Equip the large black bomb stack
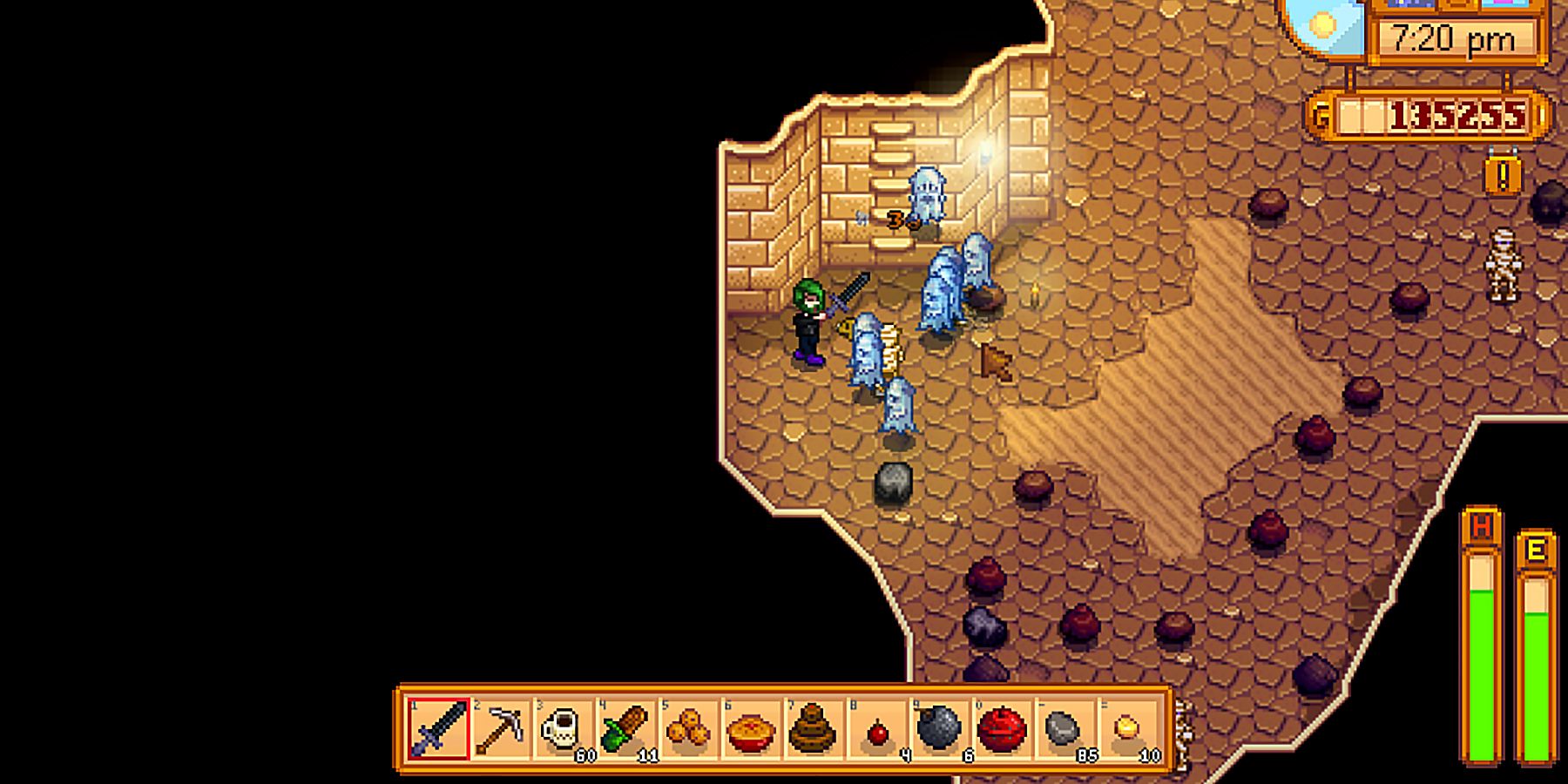The height and width of the screenshot is (784, 1568). click(939, 728)
